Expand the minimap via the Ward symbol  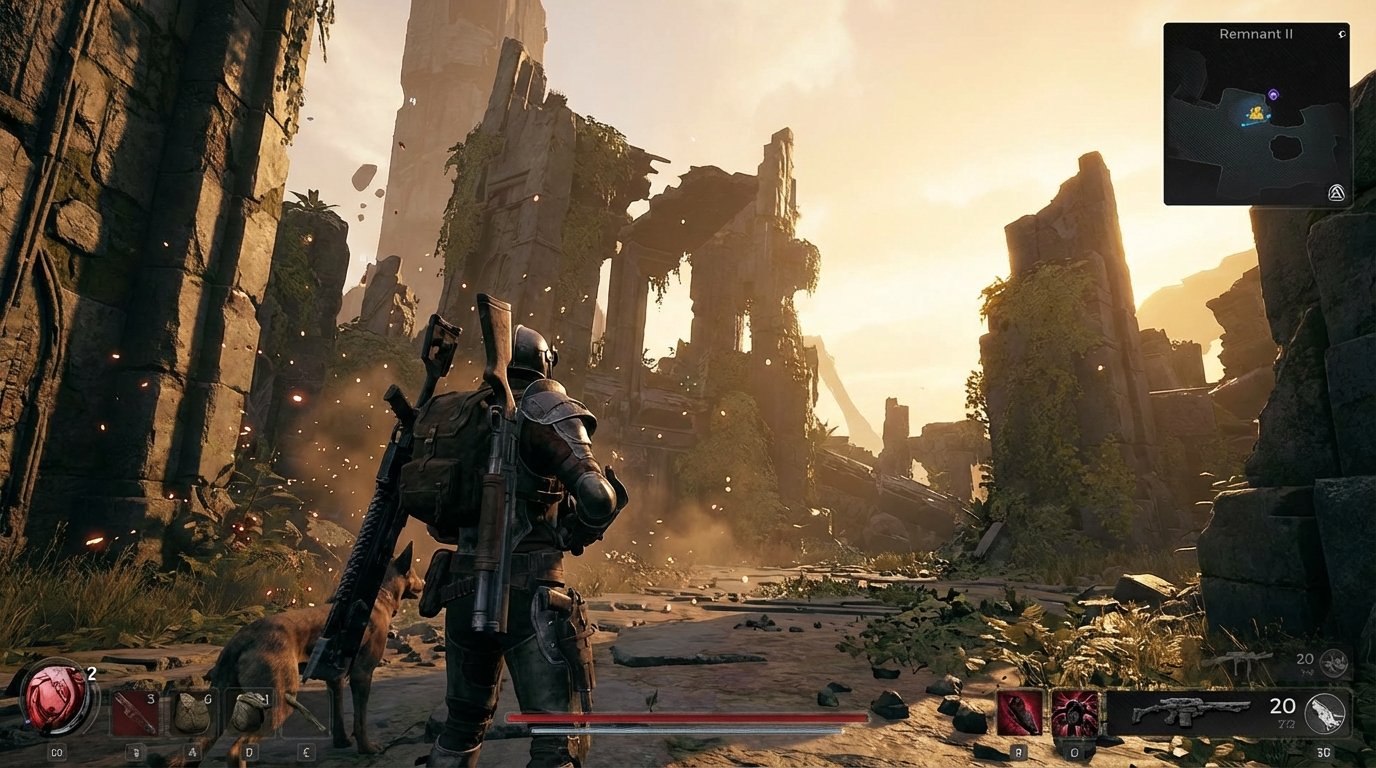click(x=1338, y=194)
